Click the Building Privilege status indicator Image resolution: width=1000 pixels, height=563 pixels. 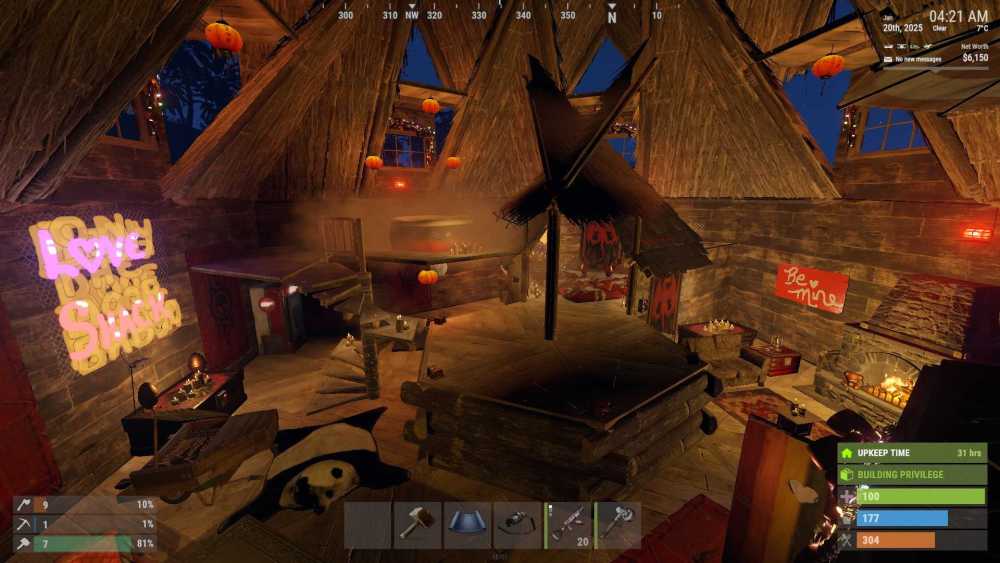point(912,474)
